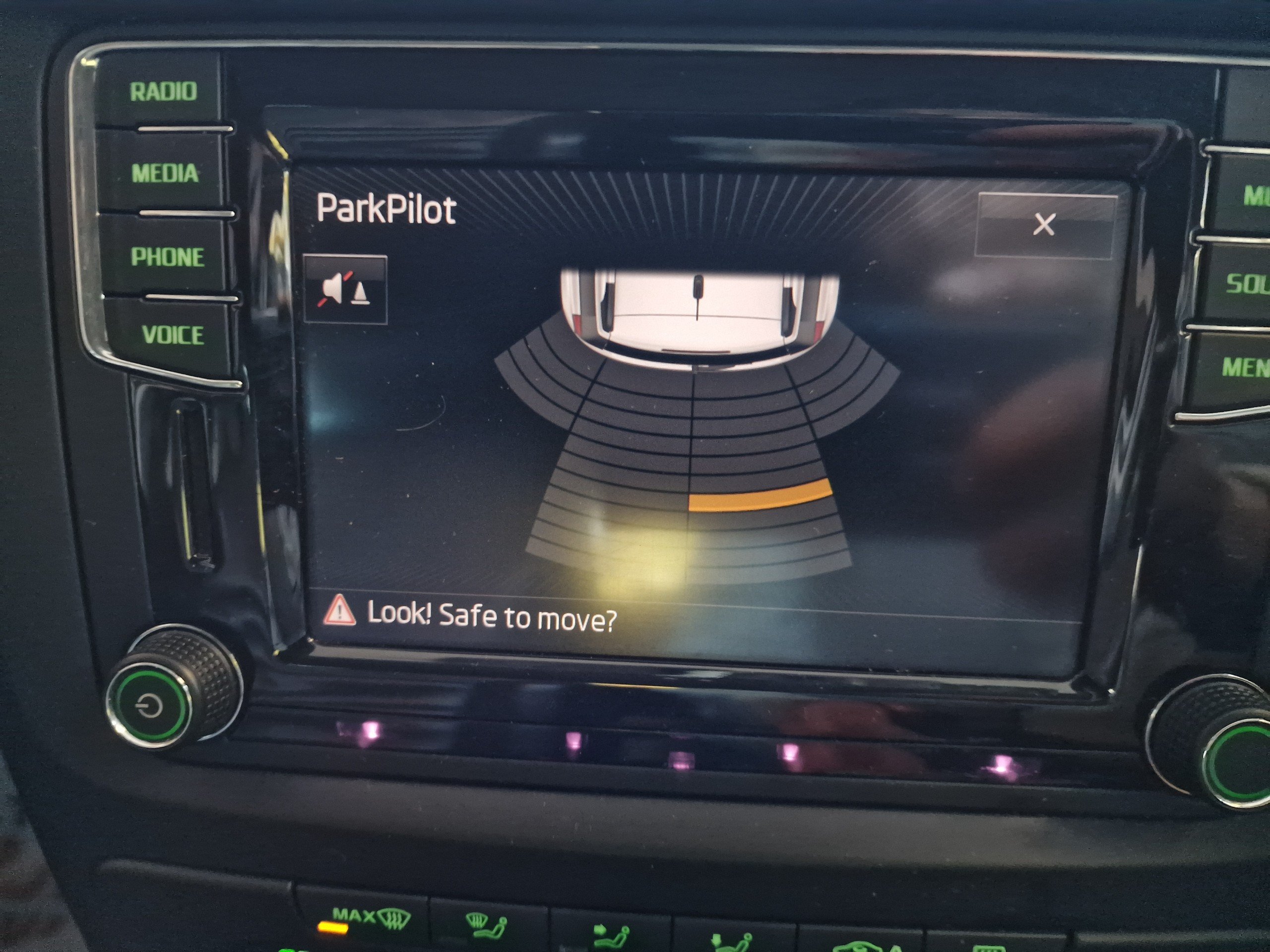Open the partially visible MENU button
The image size is (1270, 952).
click(1245, 367)
